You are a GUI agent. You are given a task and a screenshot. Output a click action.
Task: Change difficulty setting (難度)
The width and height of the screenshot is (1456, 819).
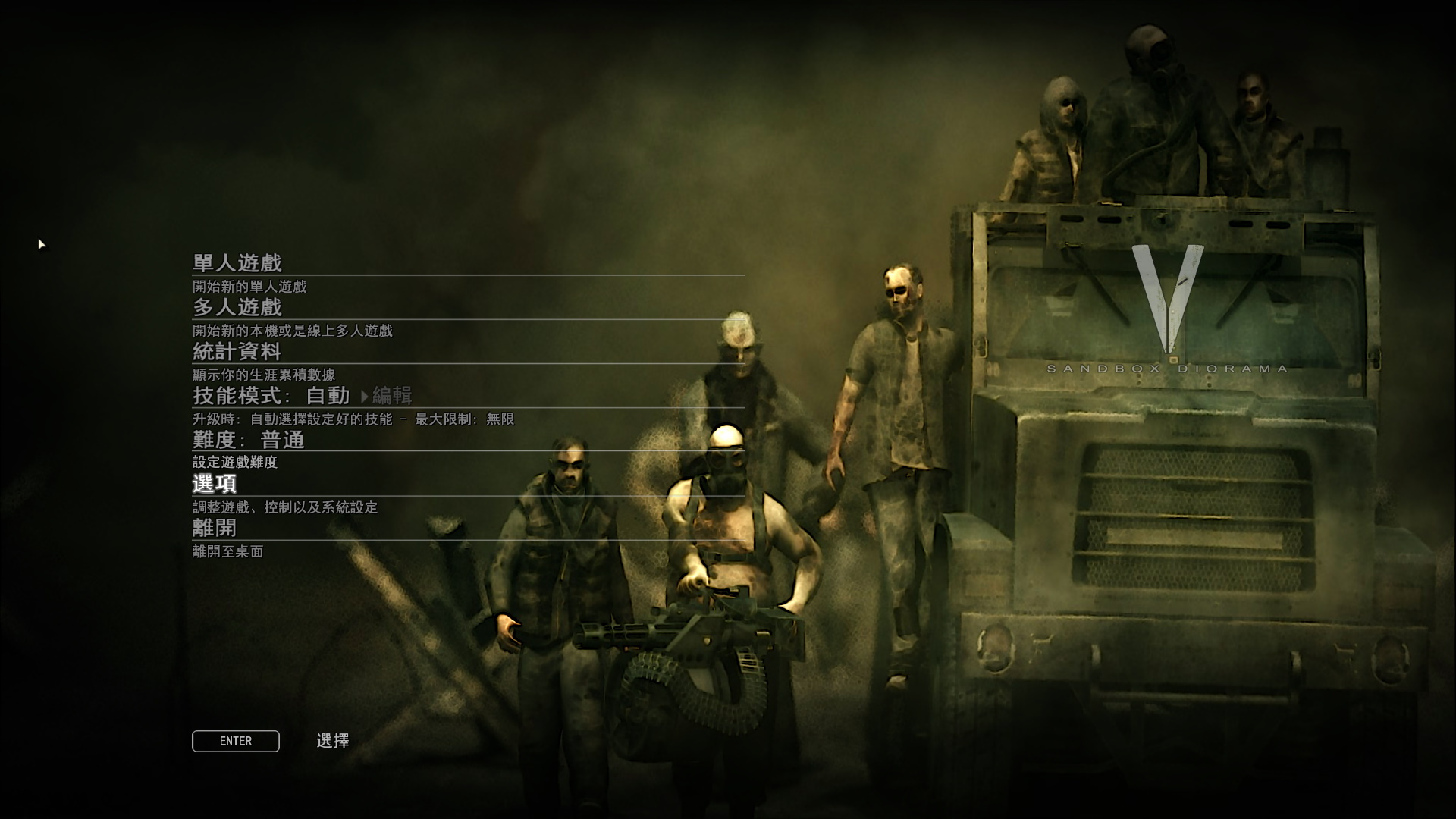[249, 440]
